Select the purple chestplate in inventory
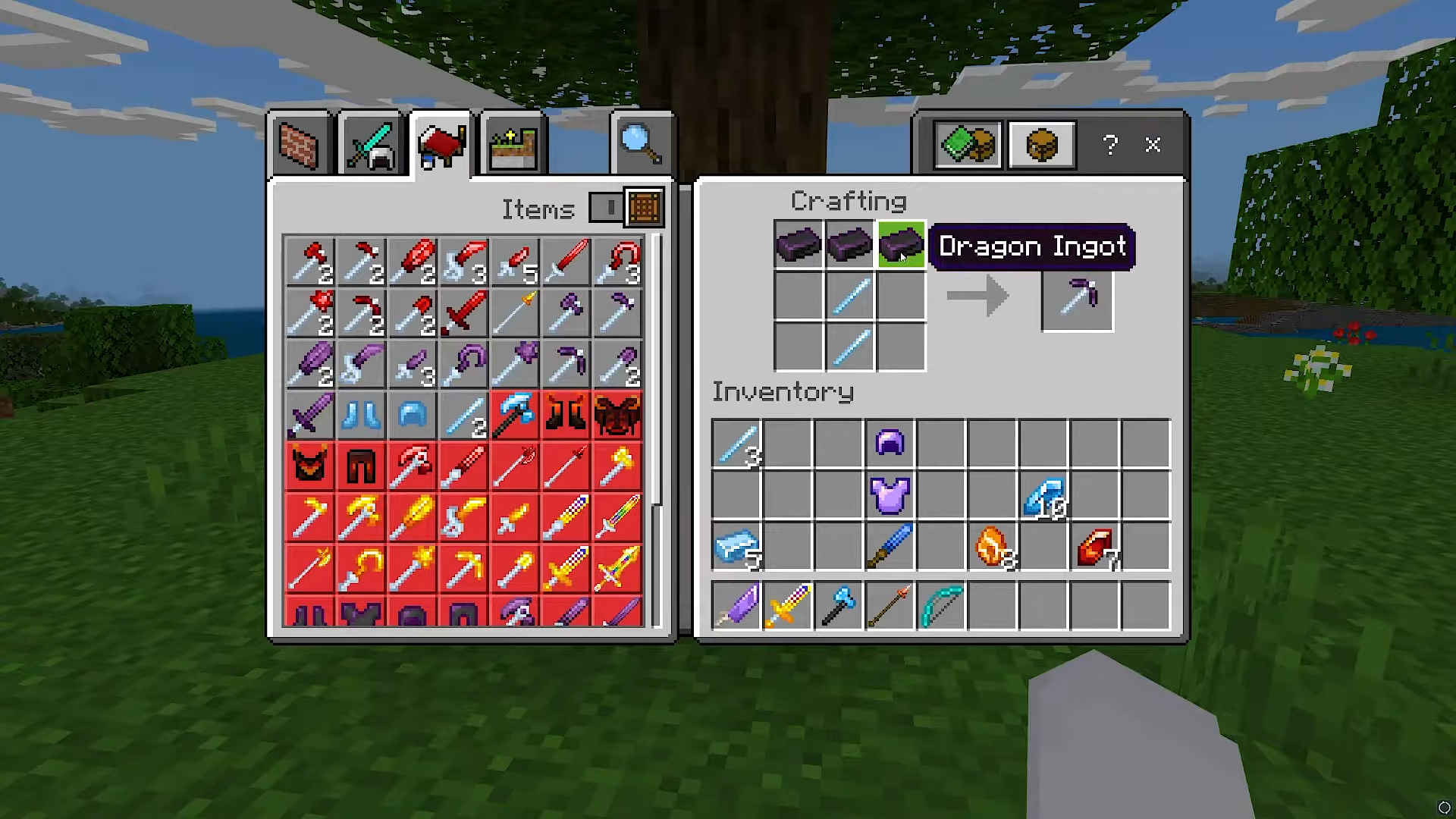This screenshot has height=819, width=1456. pyautogui.click(x=890, y=494)
